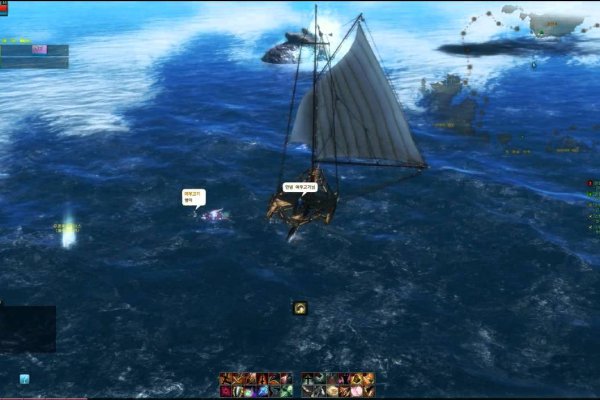
Task: Open the dark chat box panel
Action: tap(27, 329)
